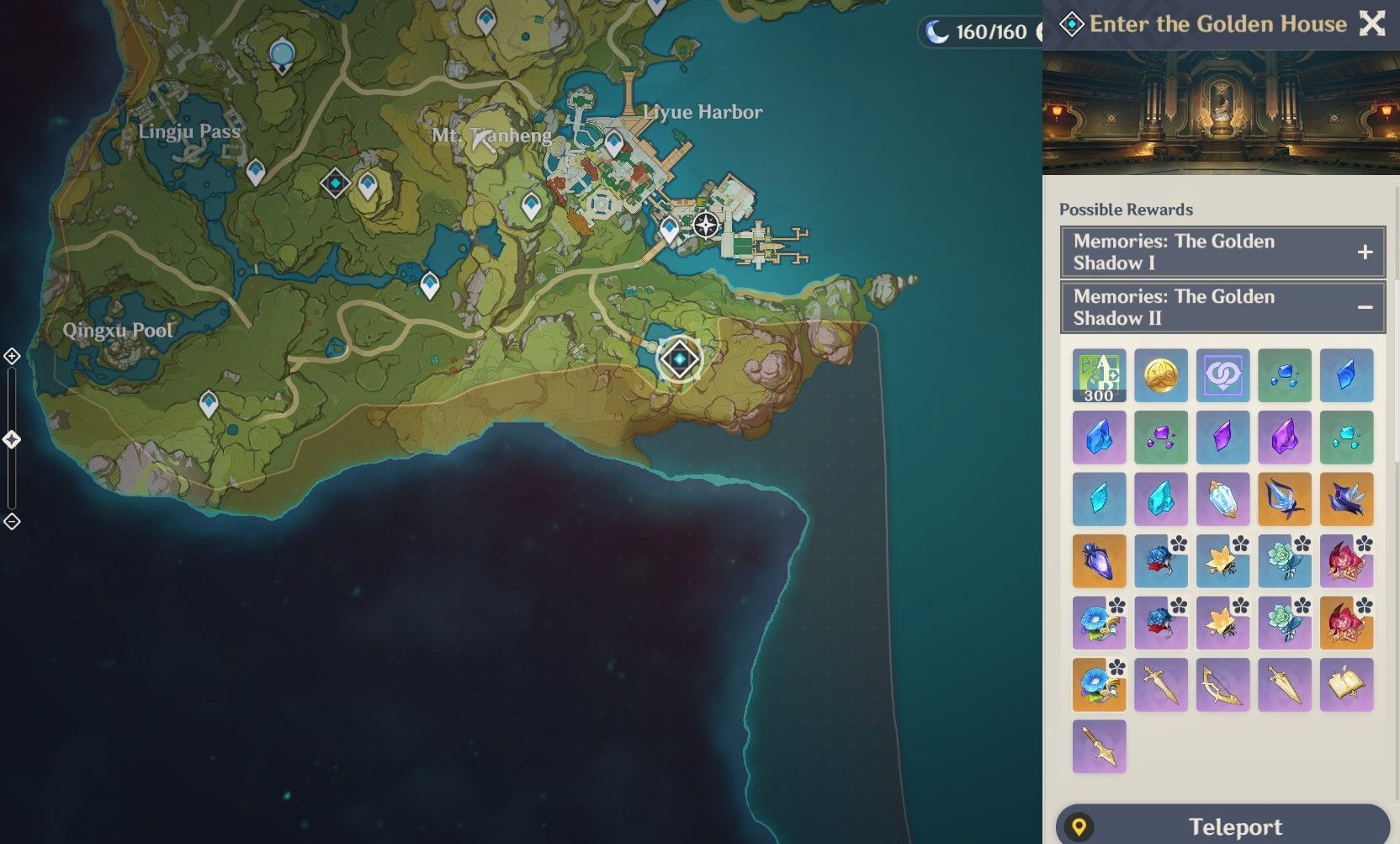Close the Golden House details panel
The width and height of the screenshot is (1400, 844).
pos(1371,24)
